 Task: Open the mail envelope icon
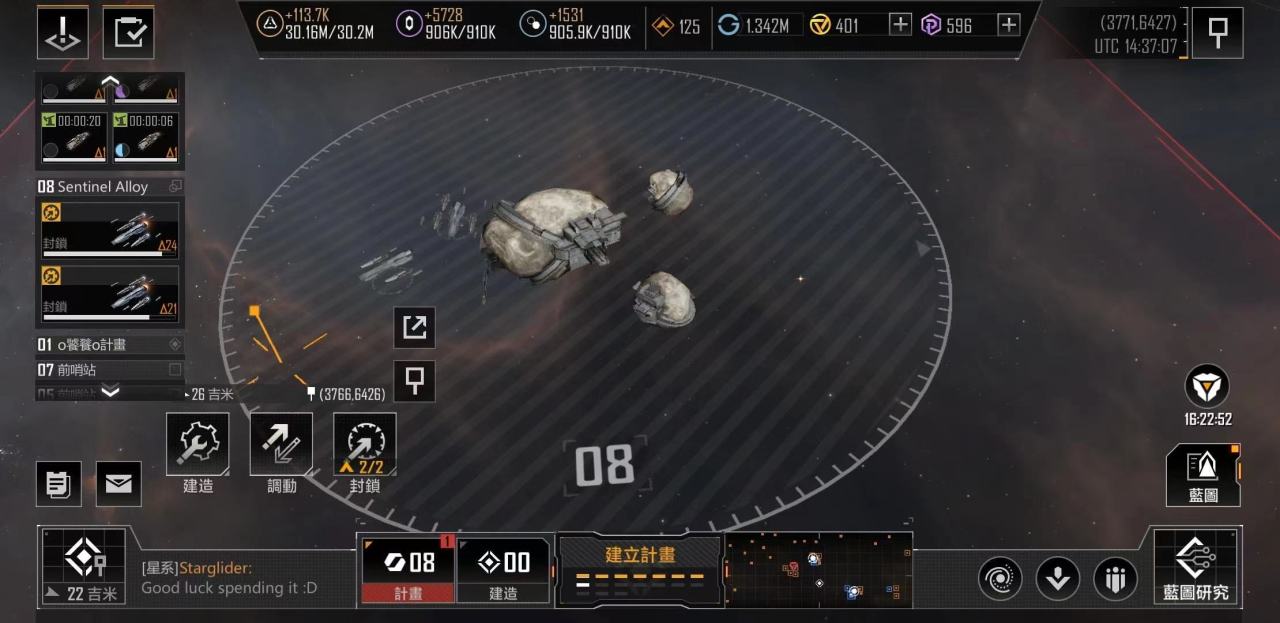pos(118,484)
